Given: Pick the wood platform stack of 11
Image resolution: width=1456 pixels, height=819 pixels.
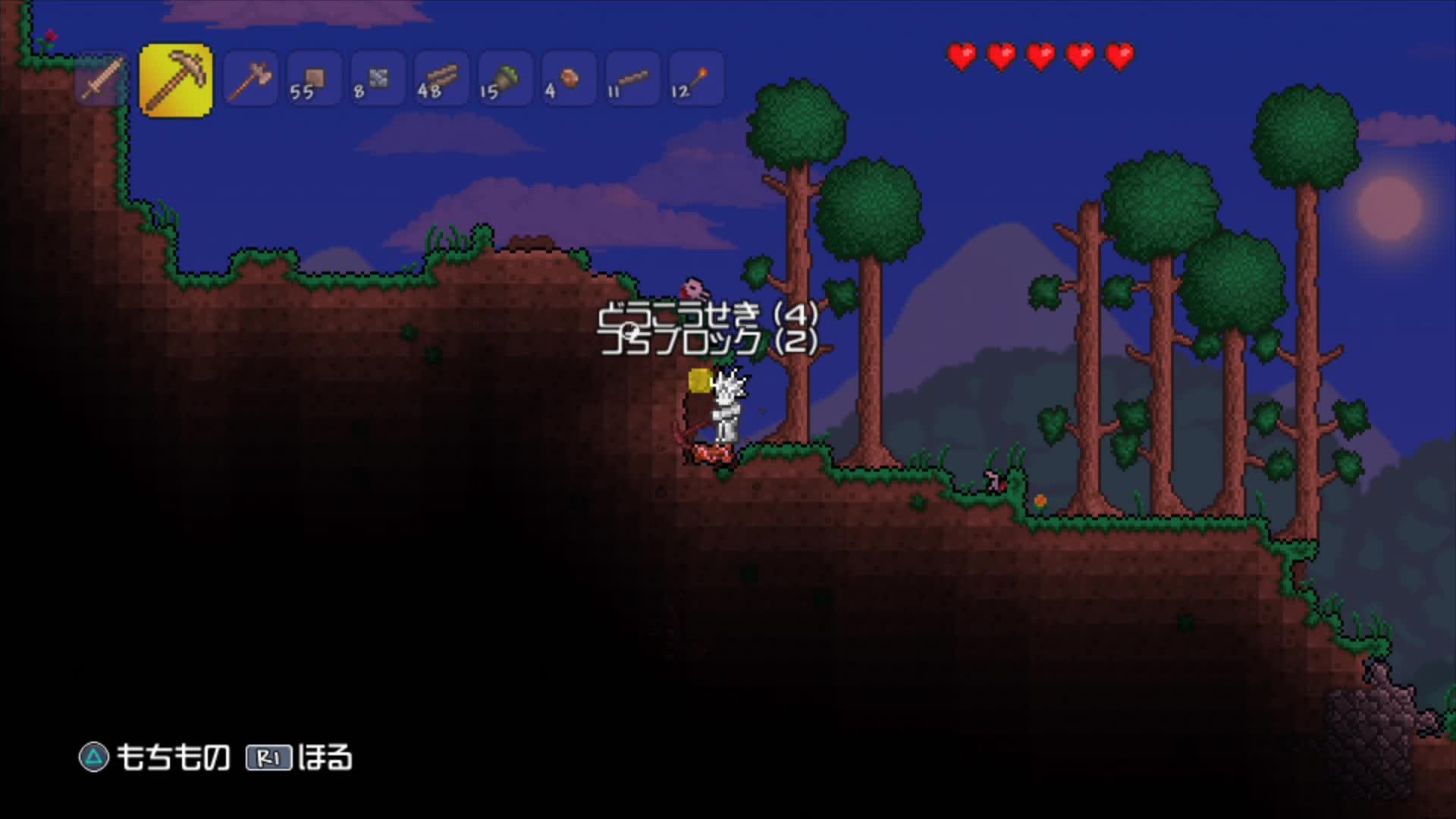Looking at the screenshot, I should pos(631,80).
